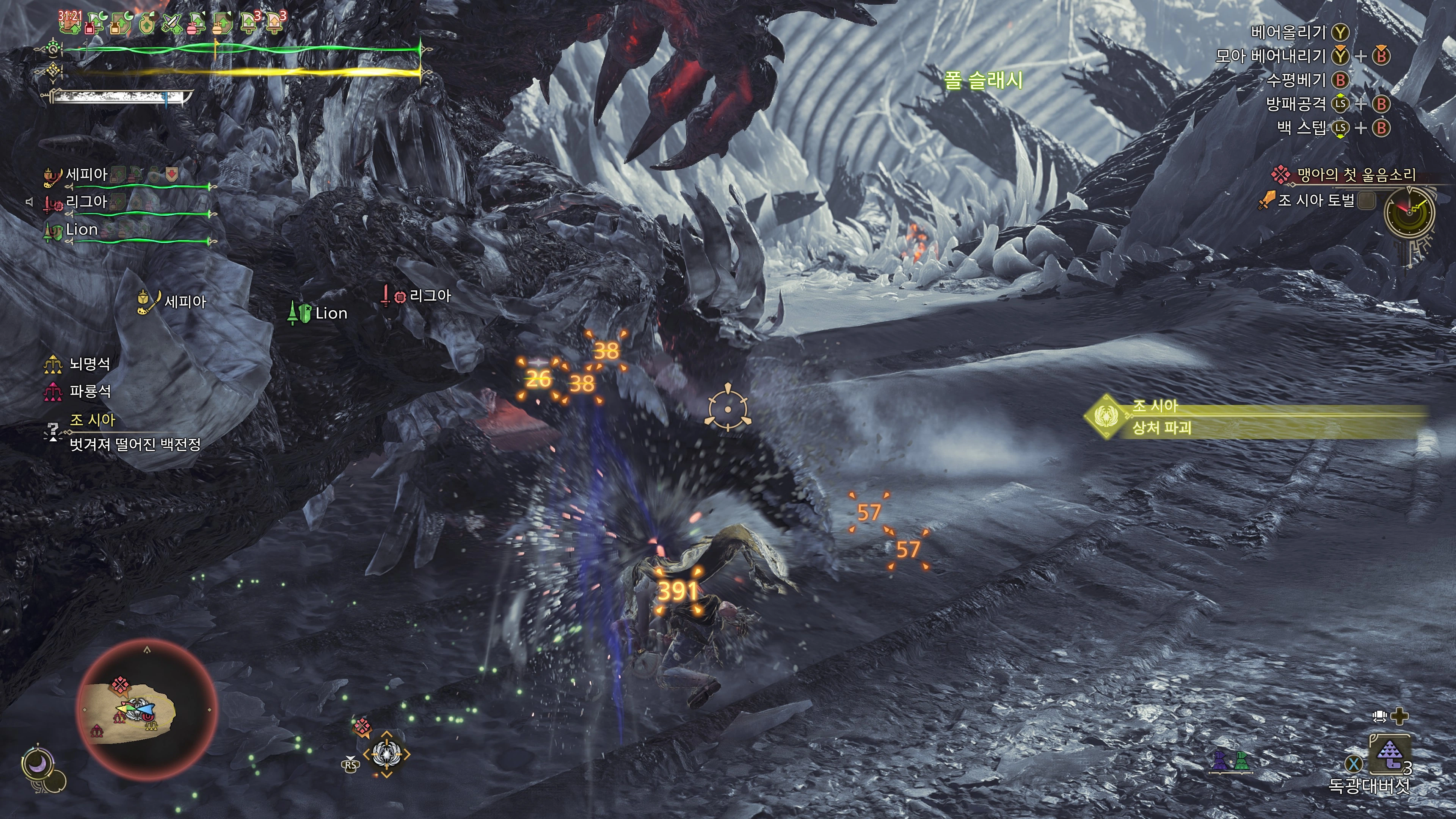Select party member 리그아 in the list

(x=86, y=202)
